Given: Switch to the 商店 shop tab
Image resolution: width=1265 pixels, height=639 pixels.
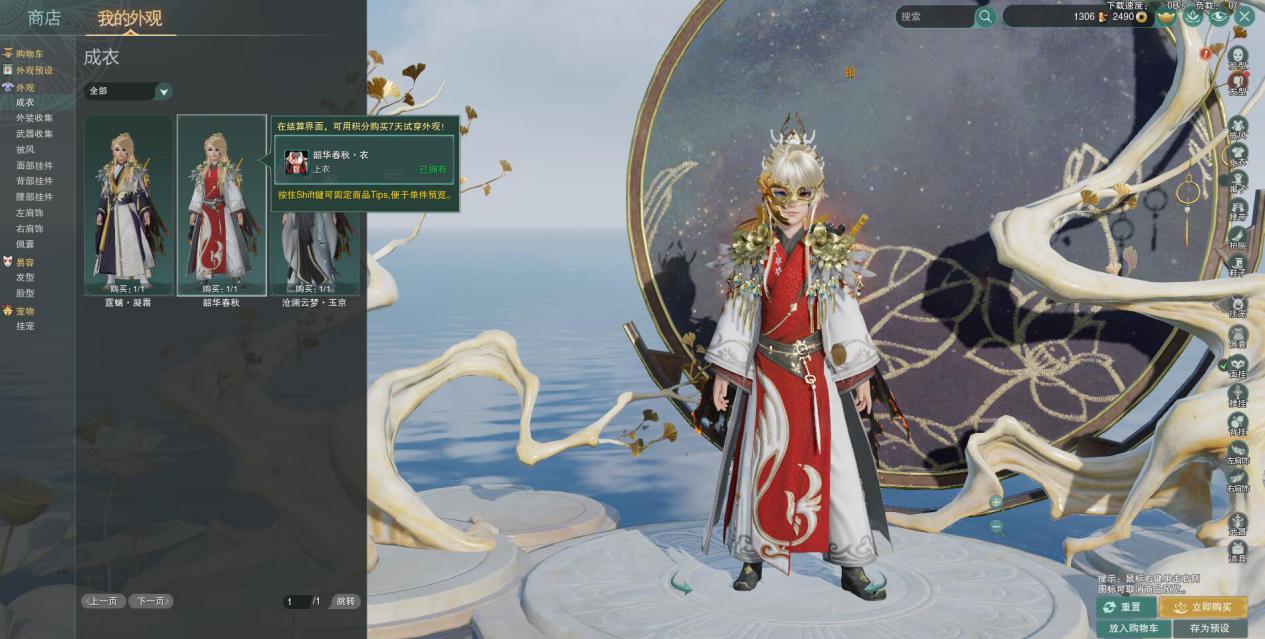Looking at the screenshot, I should (x=44, y=18).
